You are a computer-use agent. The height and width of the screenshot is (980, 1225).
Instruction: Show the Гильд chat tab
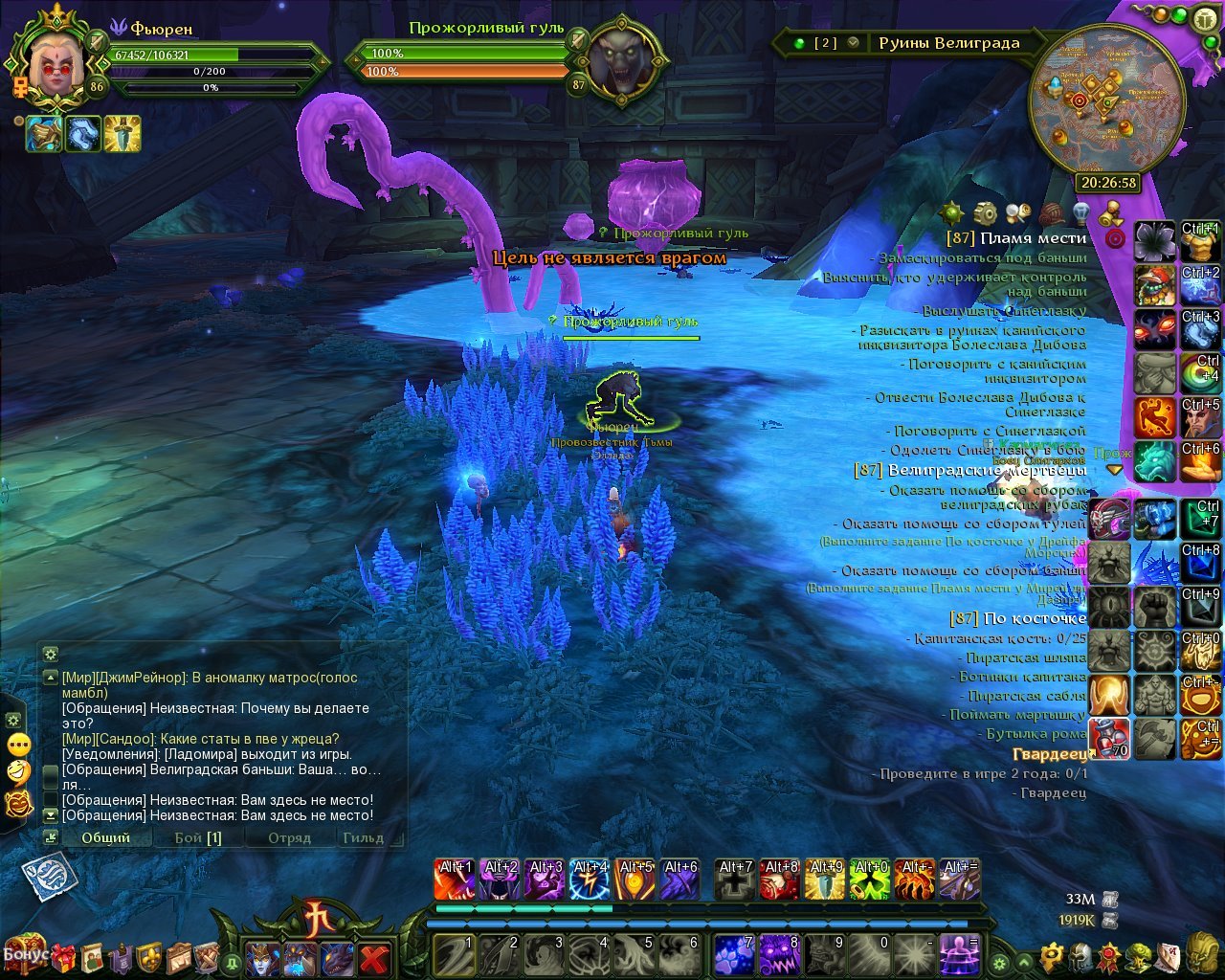(x=364, y=837)
